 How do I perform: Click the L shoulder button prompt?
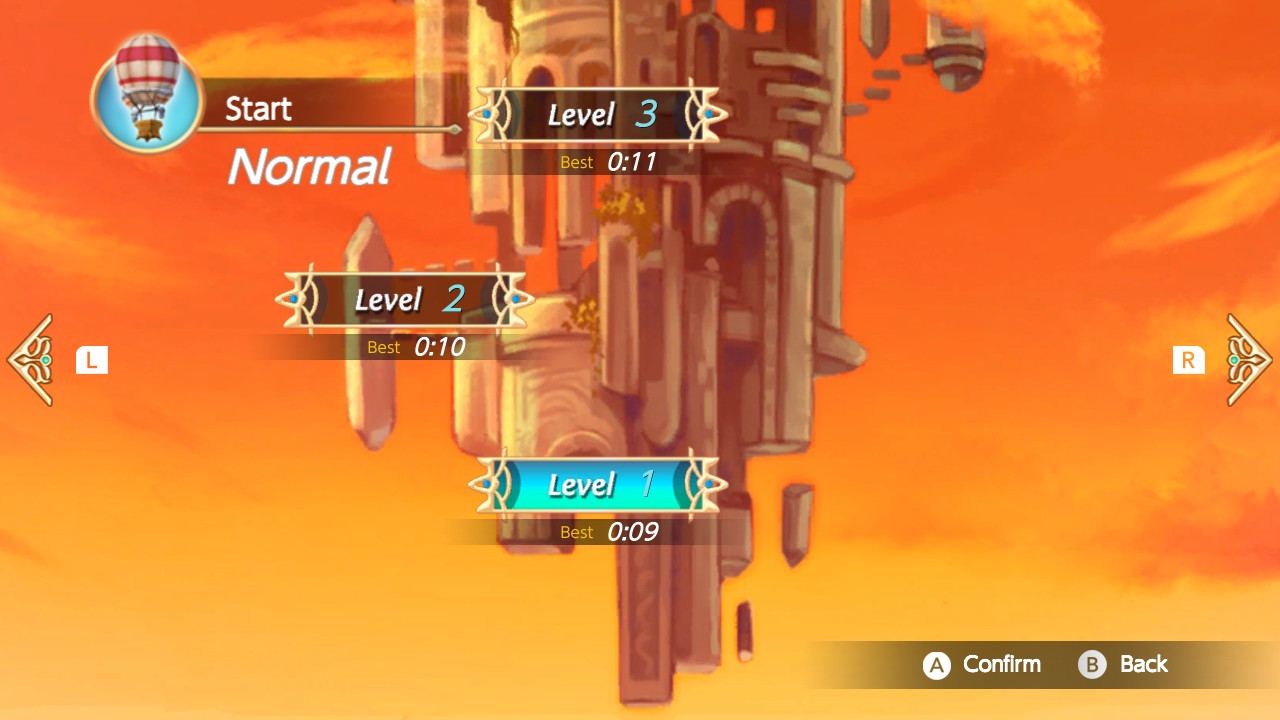[91, 359]
